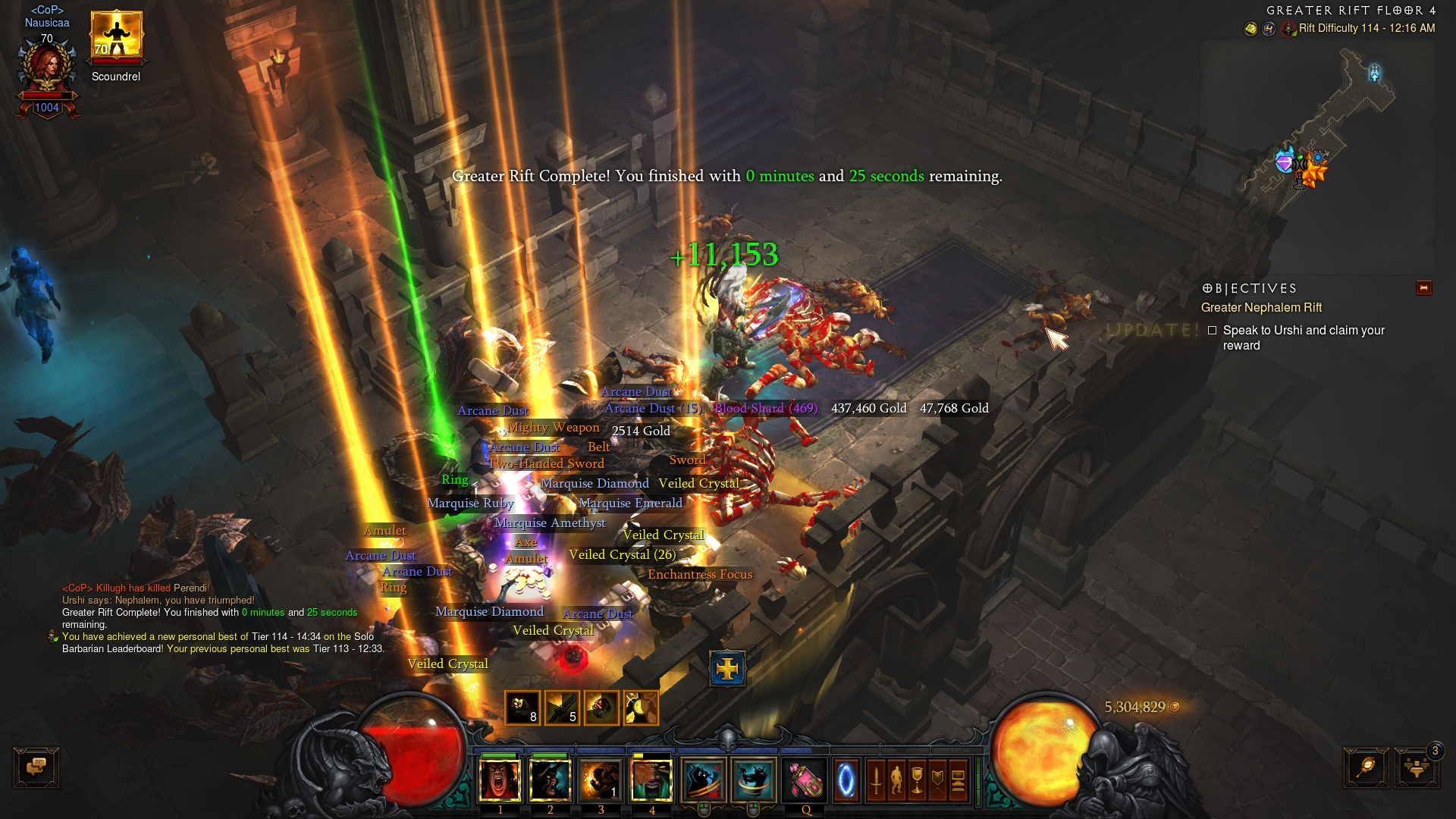The width and height of the screenshot is (1456, 819).
Task: Click the blue cross revive button
Action: pyautogui.click(x=727, y=669)
